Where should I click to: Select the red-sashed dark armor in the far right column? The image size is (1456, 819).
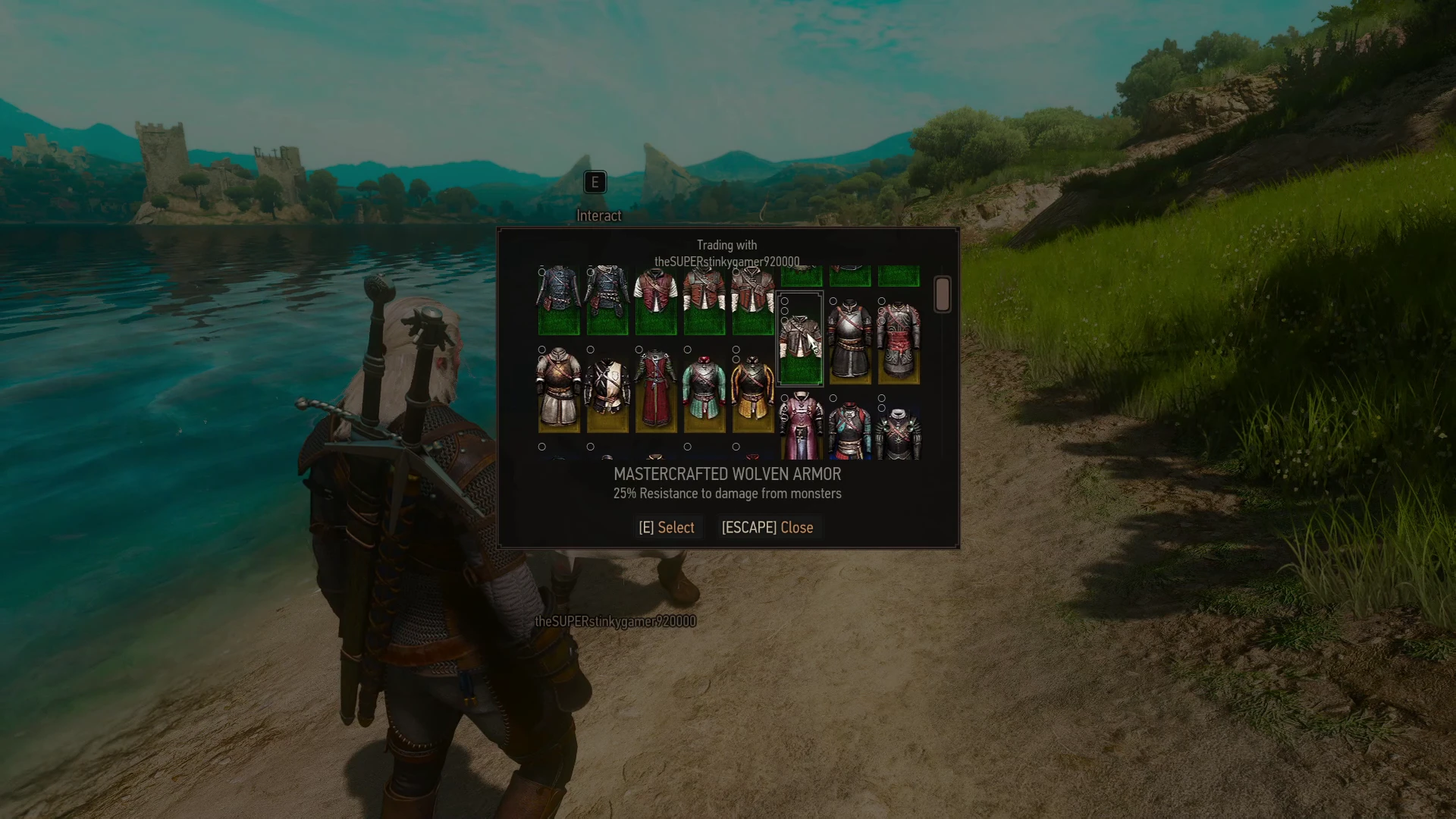pyautogui.click(x=901, y=342)
